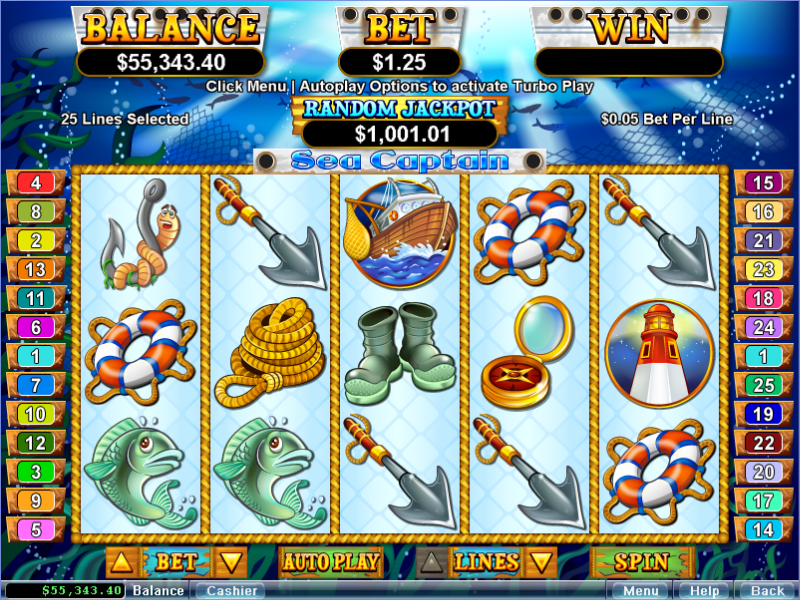Image resolution: width=800 pixels, height=600 pixels.
Task: Spin the reels
Action: [x=641, y=562]
